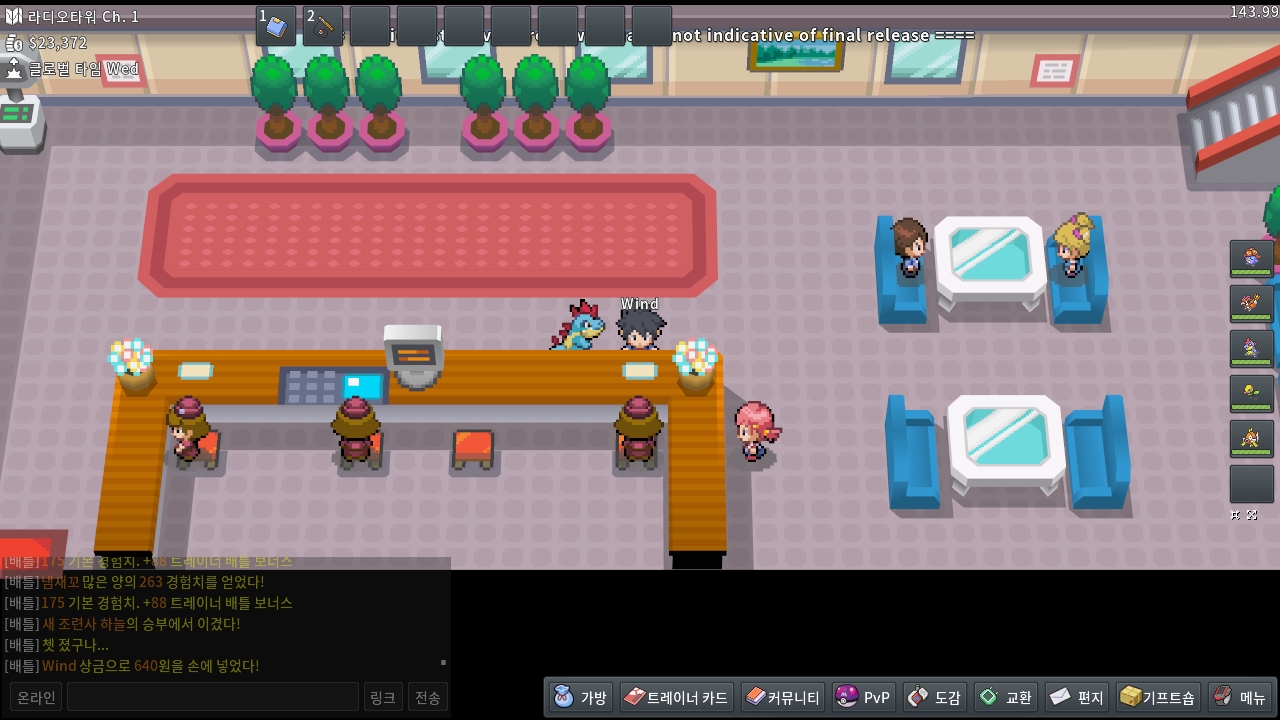Open the 교환 trade window
This screenshot has height=720, width=1280.
1006,697
